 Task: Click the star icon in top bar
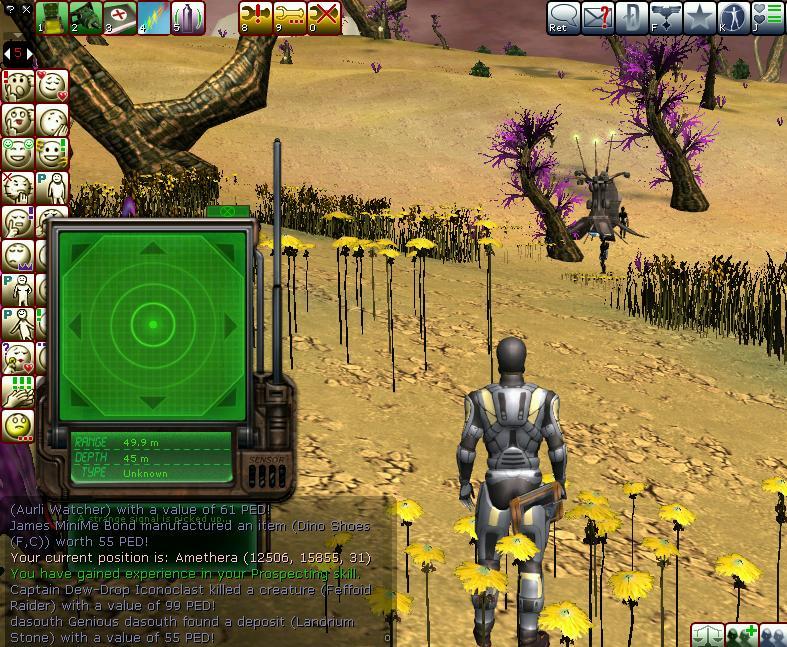[699, 17]
